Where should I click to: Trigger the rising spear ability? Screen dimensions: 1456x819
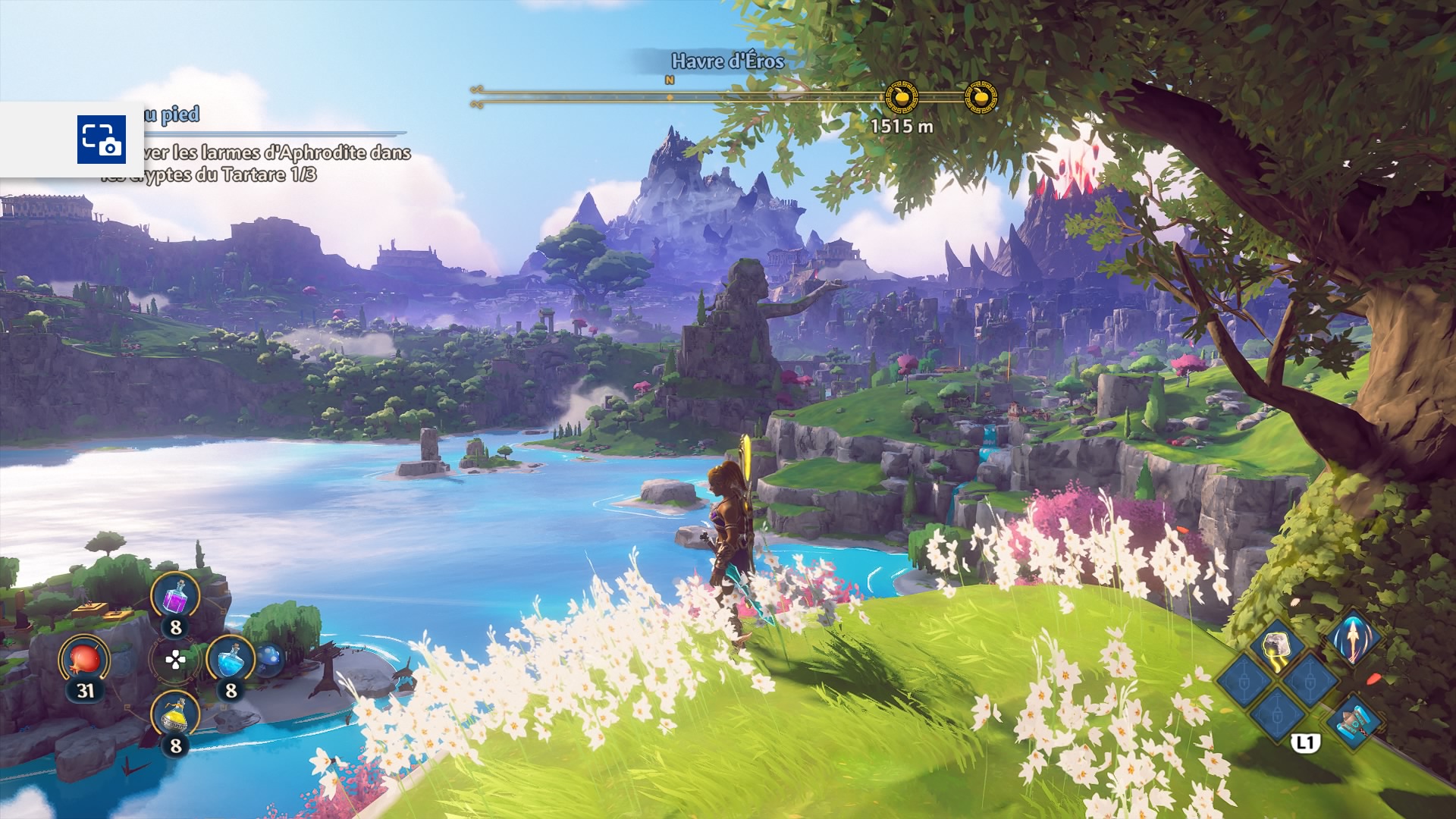click(1353, 639)
